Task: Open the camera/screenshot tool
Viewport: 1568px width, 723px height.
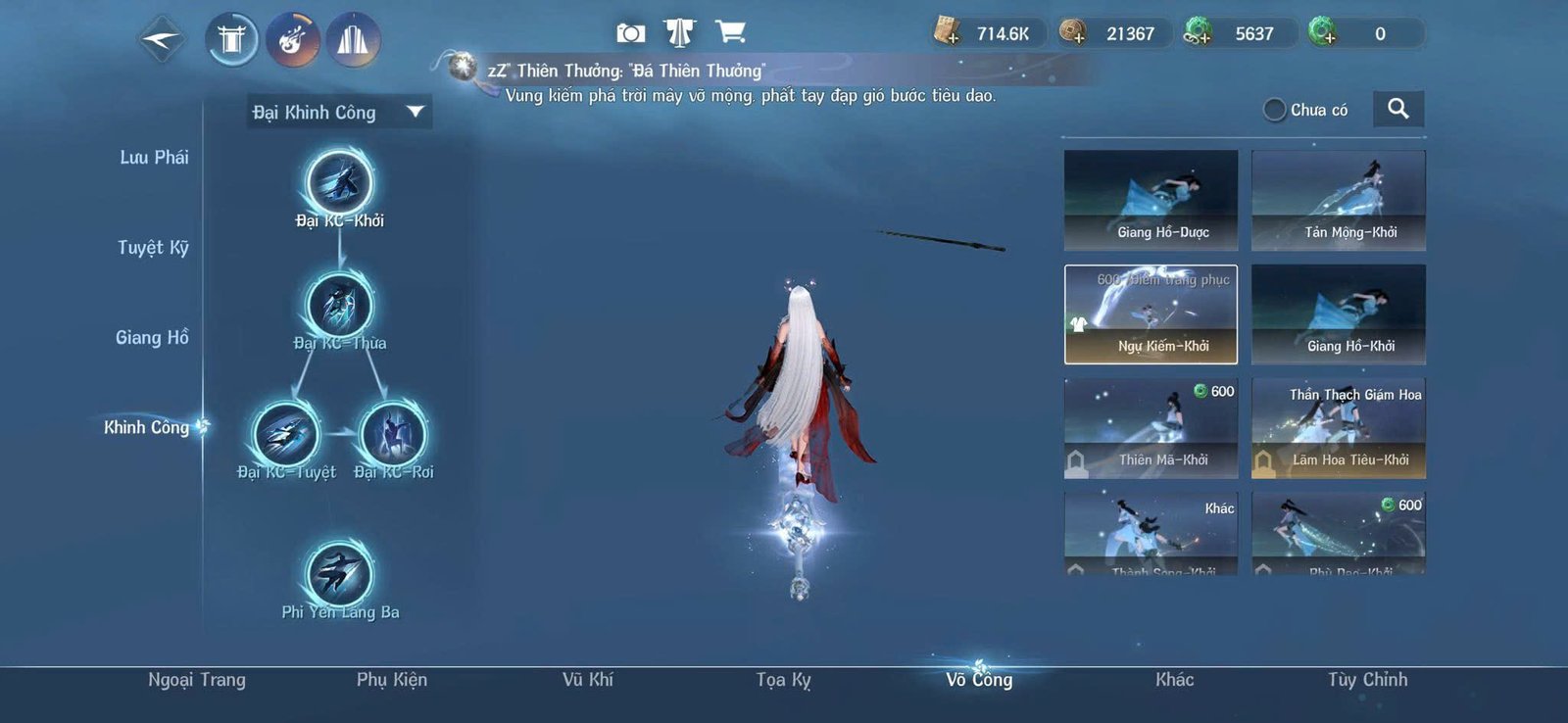Action: (x=630, y=32)
